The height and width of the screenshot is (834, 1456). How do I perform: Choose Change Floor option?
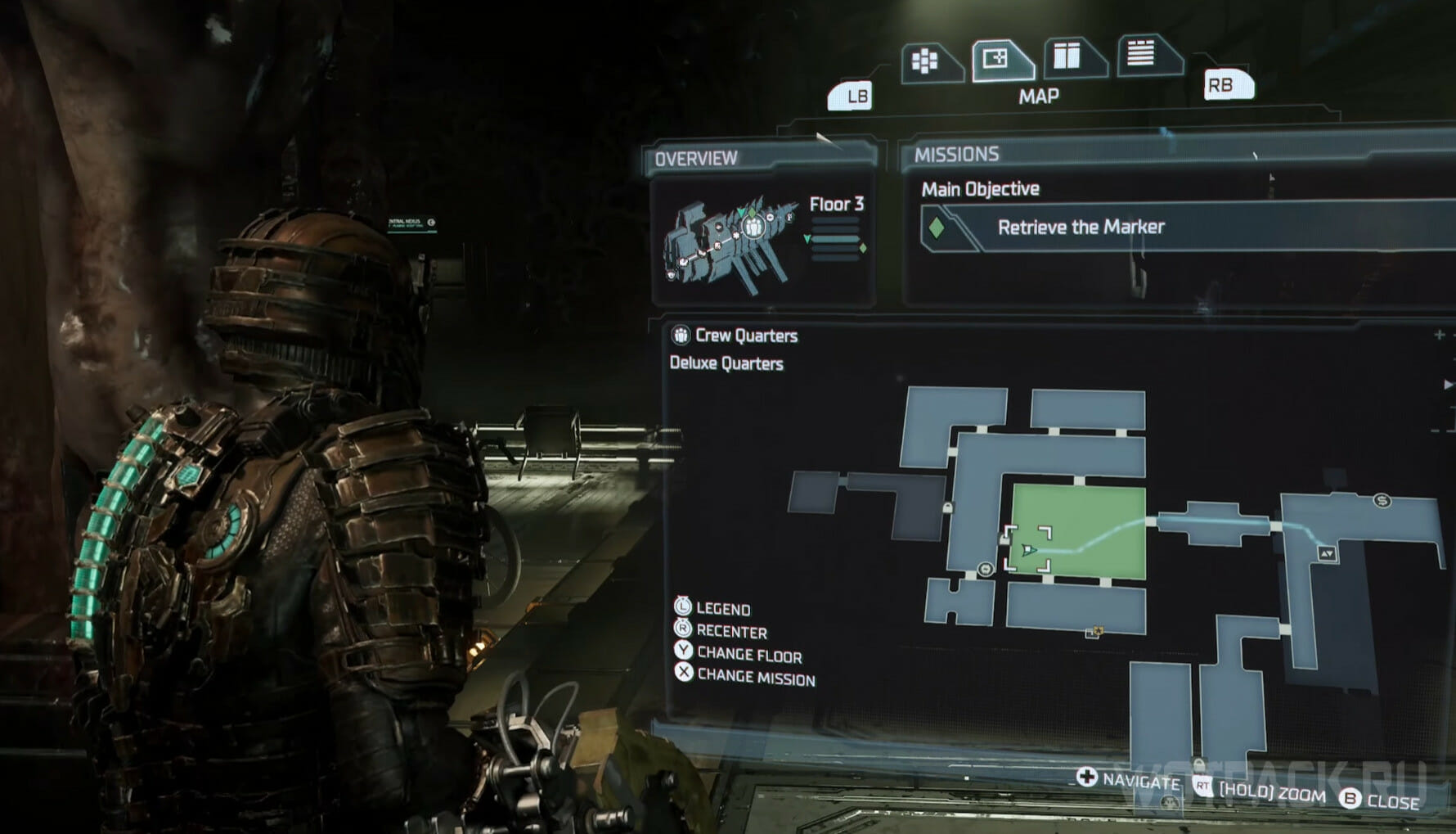(x=748, y=655)
